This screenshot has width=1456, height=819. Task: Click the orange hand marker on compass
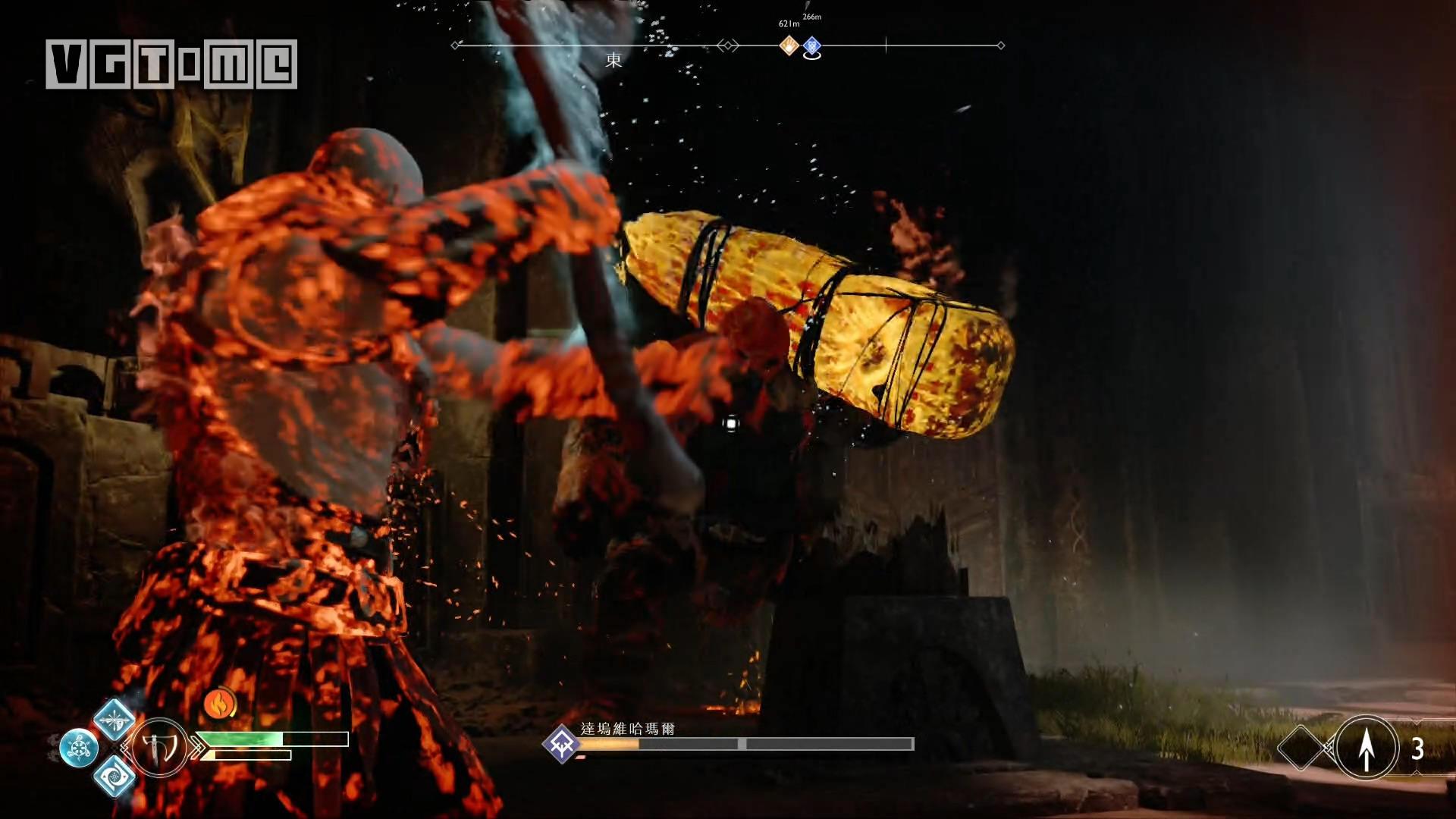tap(789, 45)
